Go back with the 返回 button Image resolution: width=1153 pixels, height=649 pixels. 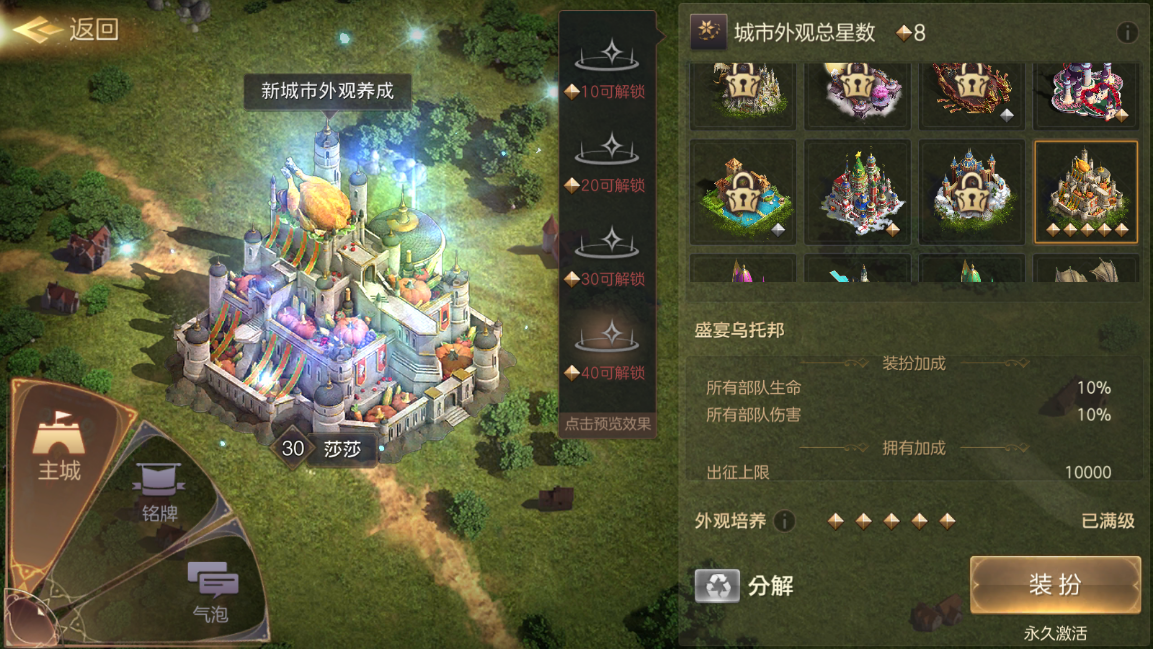tap(68, 30)
